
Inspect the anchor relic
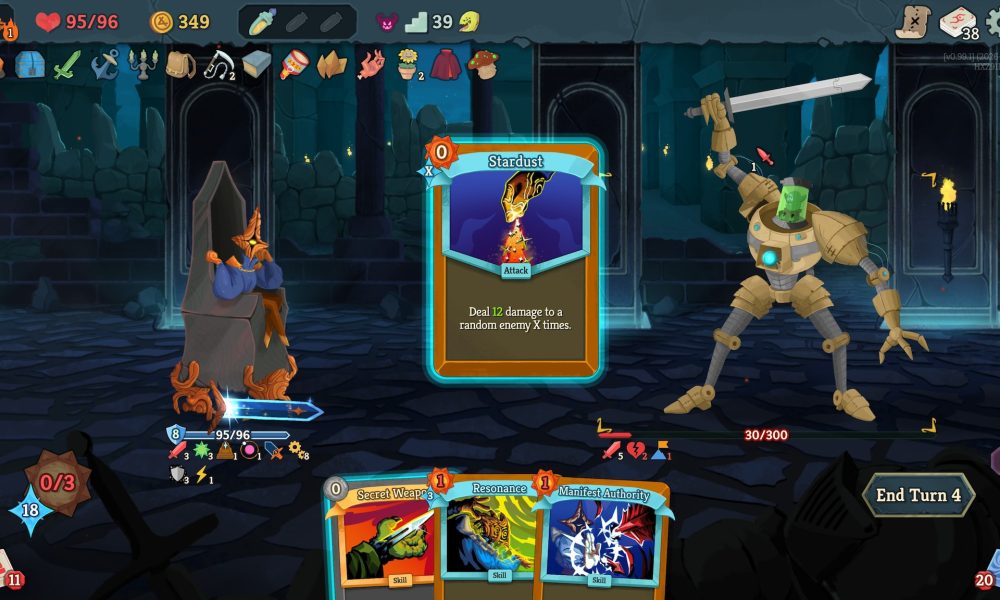pyautogui.click(x=104, y=65)
